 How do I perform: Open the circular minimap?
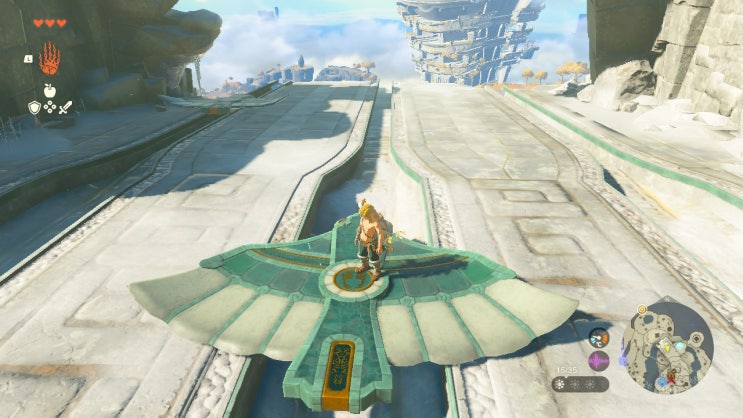tap(668, 347)
